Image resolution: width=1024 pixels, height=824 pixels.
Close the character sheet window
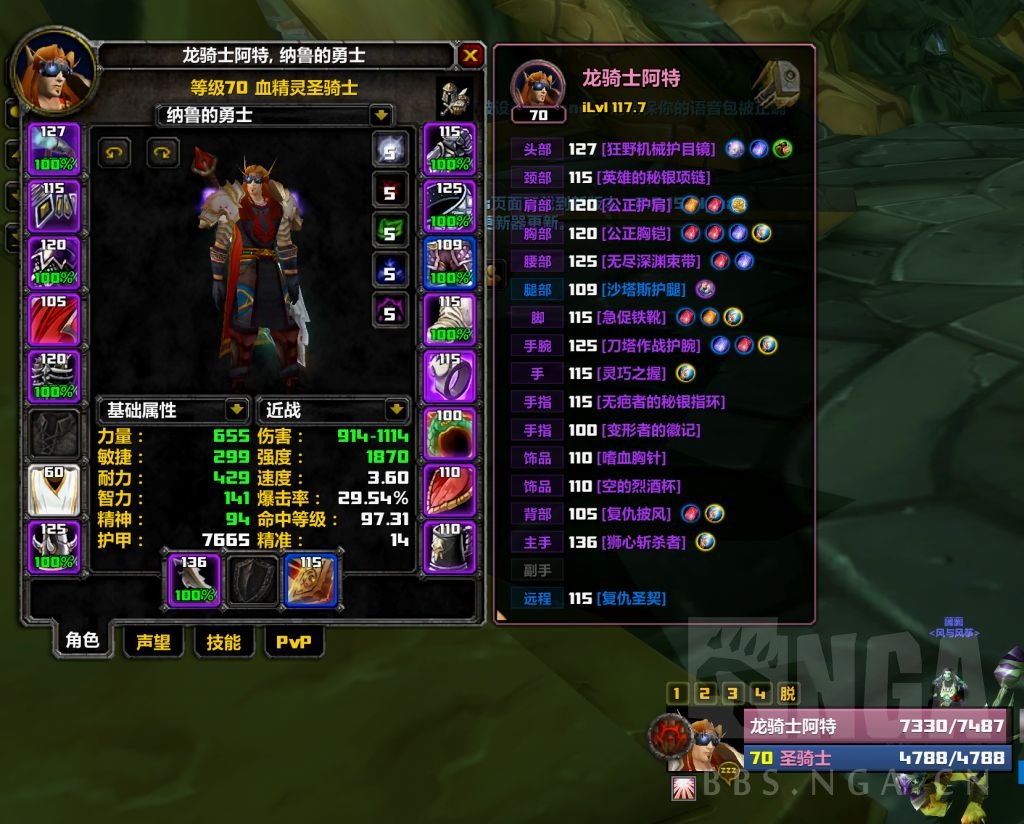(x=470, y=56)
